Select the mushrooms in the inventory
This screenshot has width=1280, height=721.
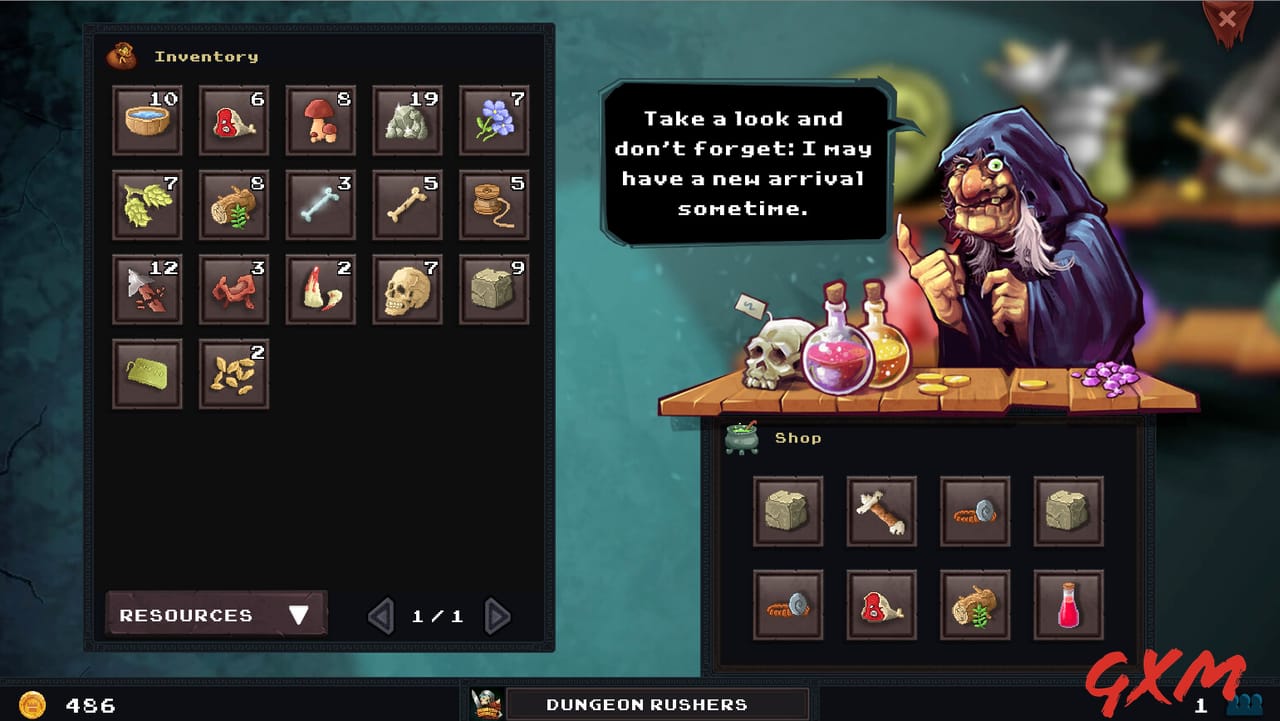[x=320, y=119]
